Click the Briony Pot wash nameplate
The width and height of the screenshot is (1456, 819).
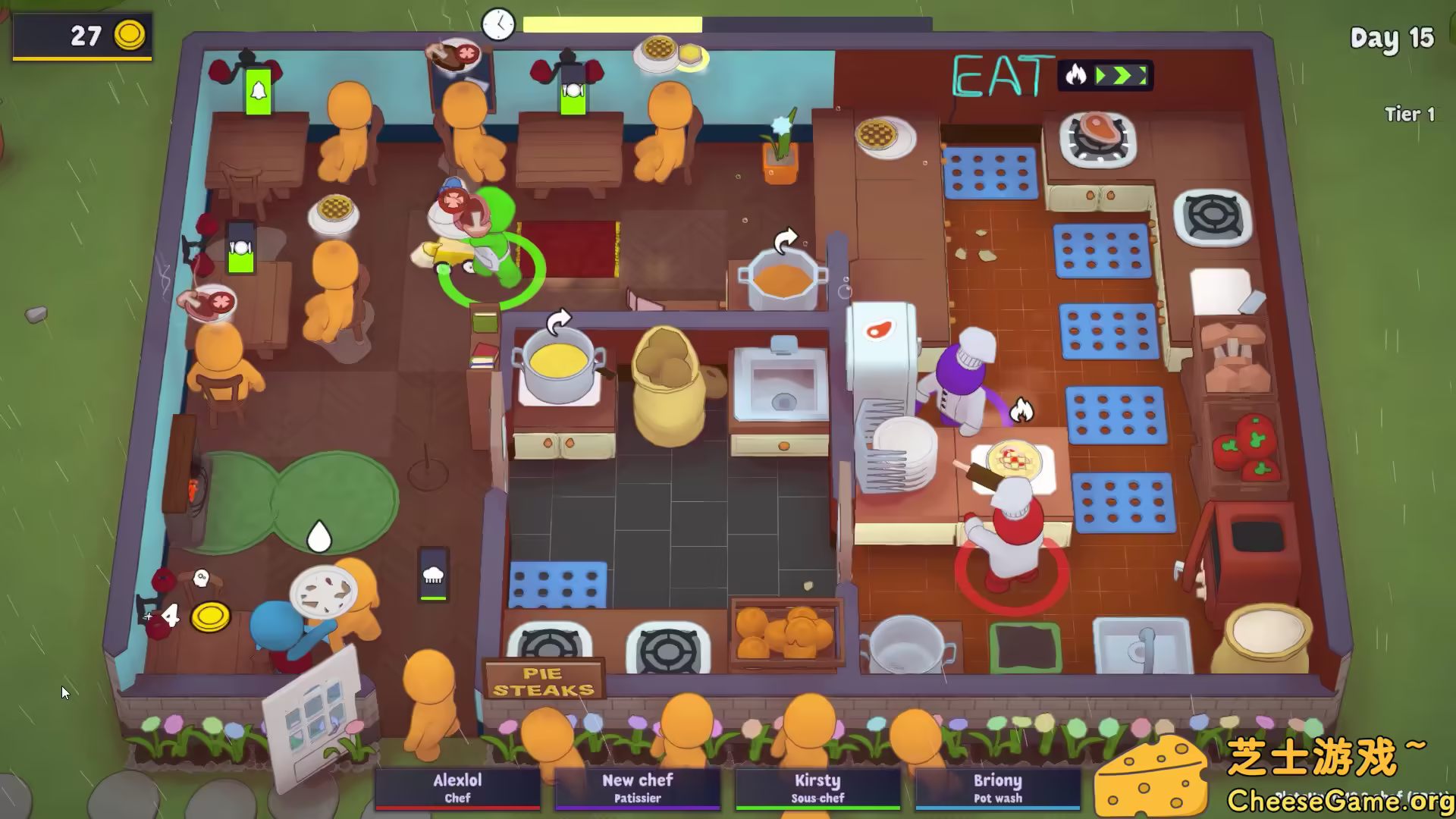coord(997,788)
